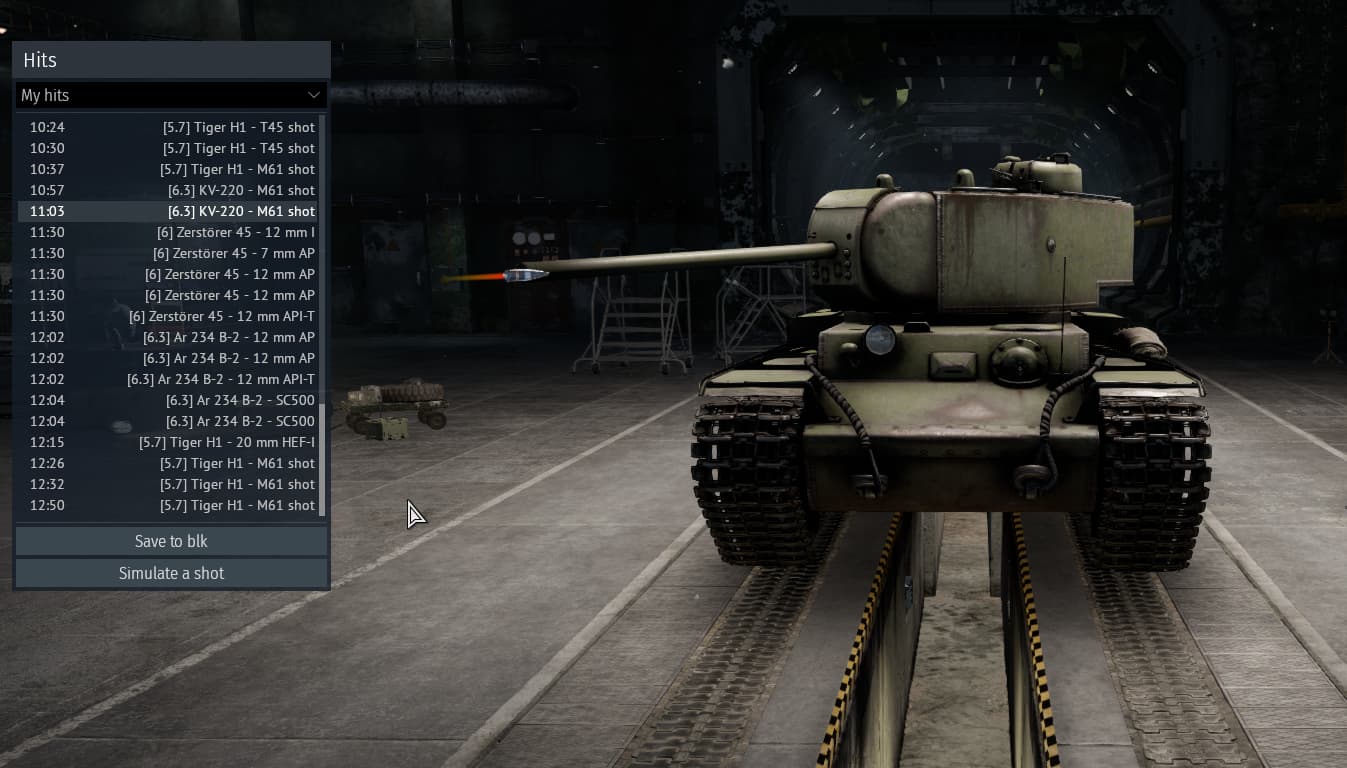The width and height of the screenshot is (1347, 768).
Task: Simulate a shot
Action: (171, 573)
